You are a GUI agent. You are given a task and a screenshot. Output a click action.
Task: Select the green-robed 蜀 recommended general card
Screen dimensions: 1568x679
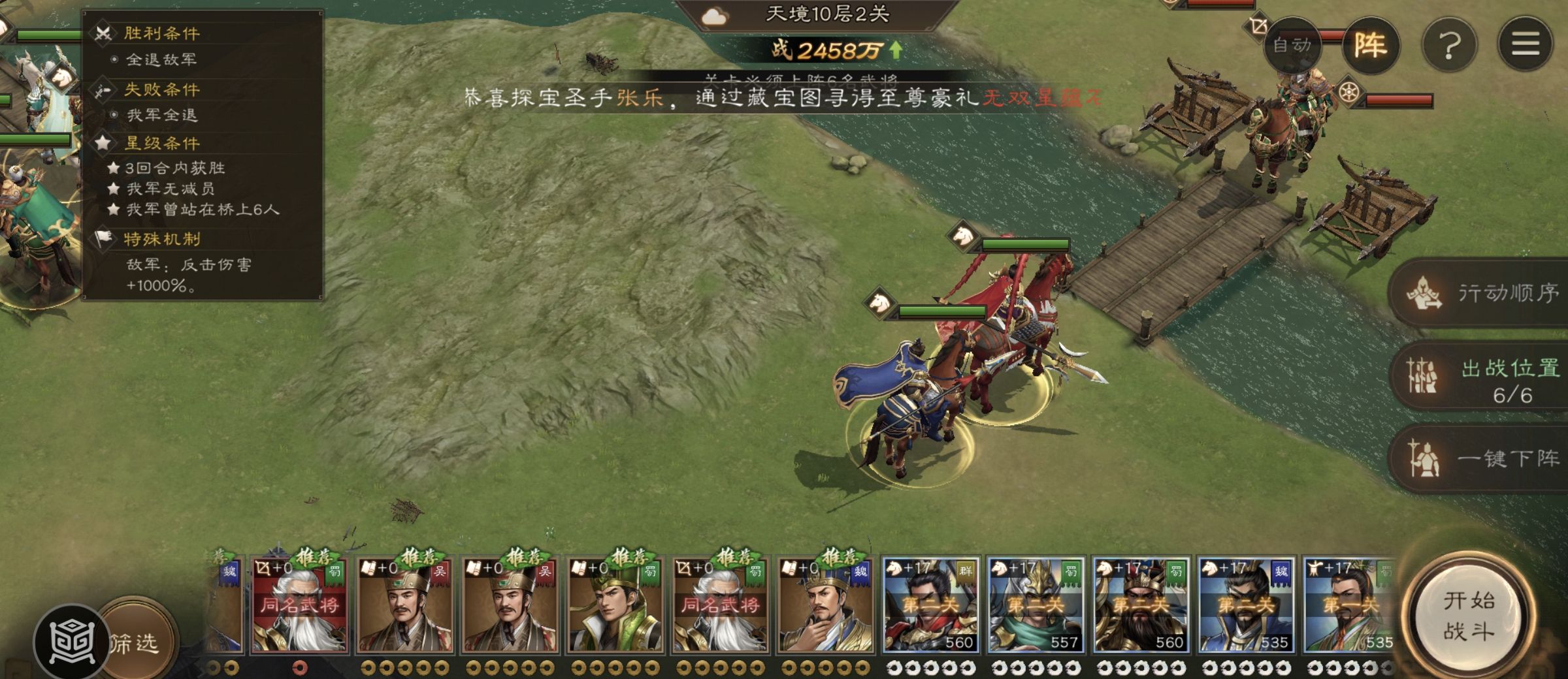pyautogui.click(x=615, y=605)
